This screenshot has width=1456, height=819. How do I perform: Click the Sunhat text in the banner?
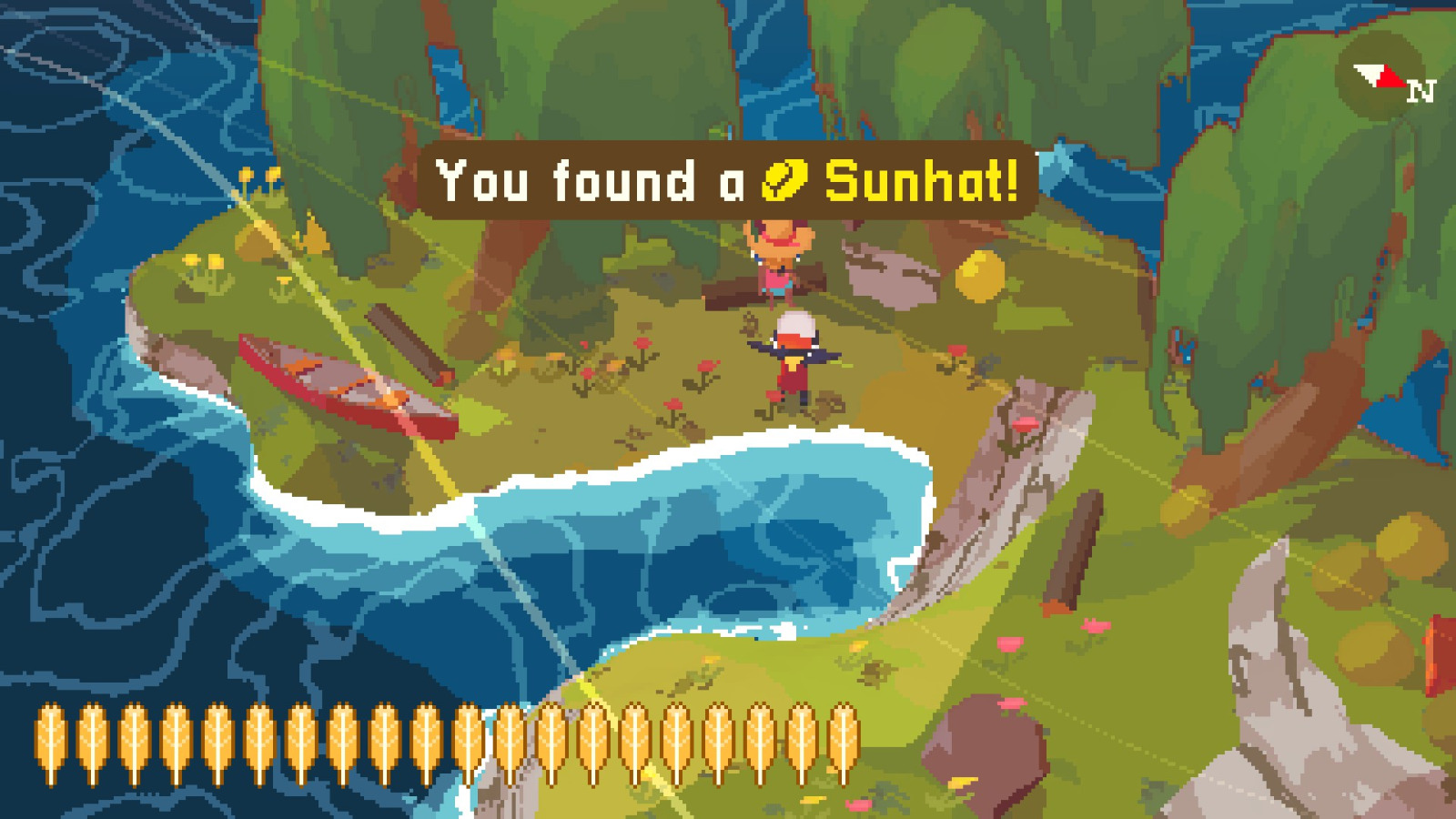tap(919, 182)
